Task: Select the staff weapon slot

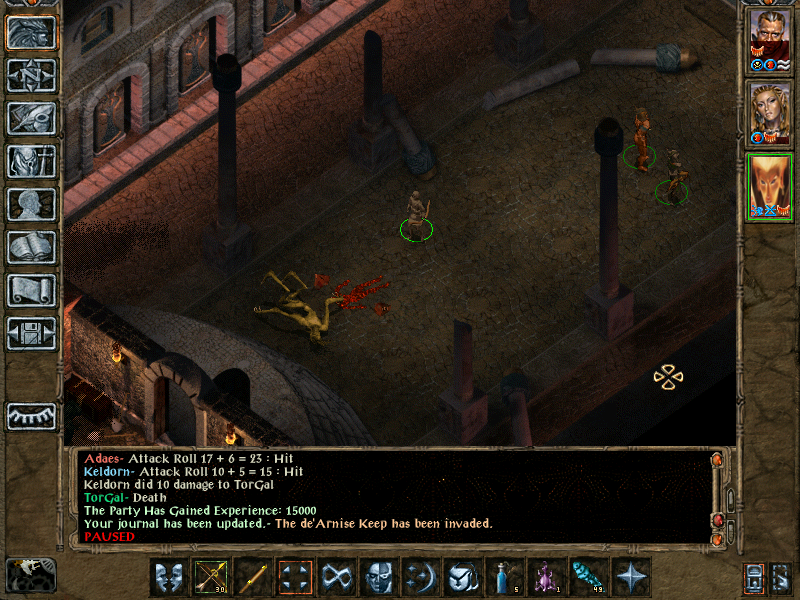Action: tap(253, 577)
